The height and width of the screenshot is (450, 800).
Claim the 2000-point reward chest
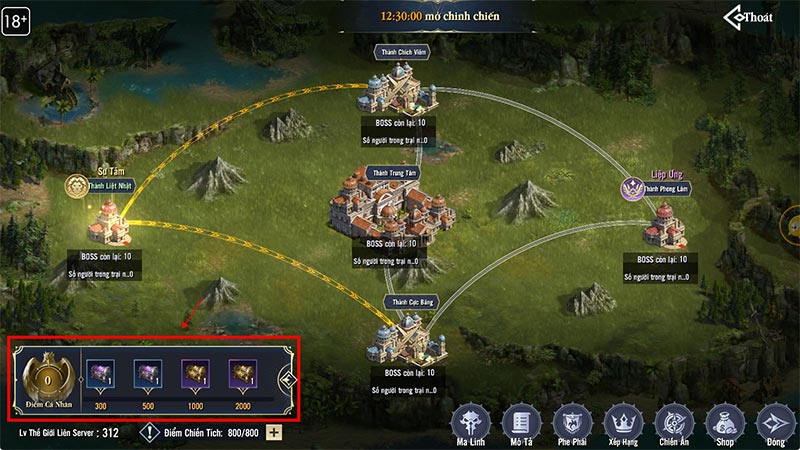click(243, 375)
